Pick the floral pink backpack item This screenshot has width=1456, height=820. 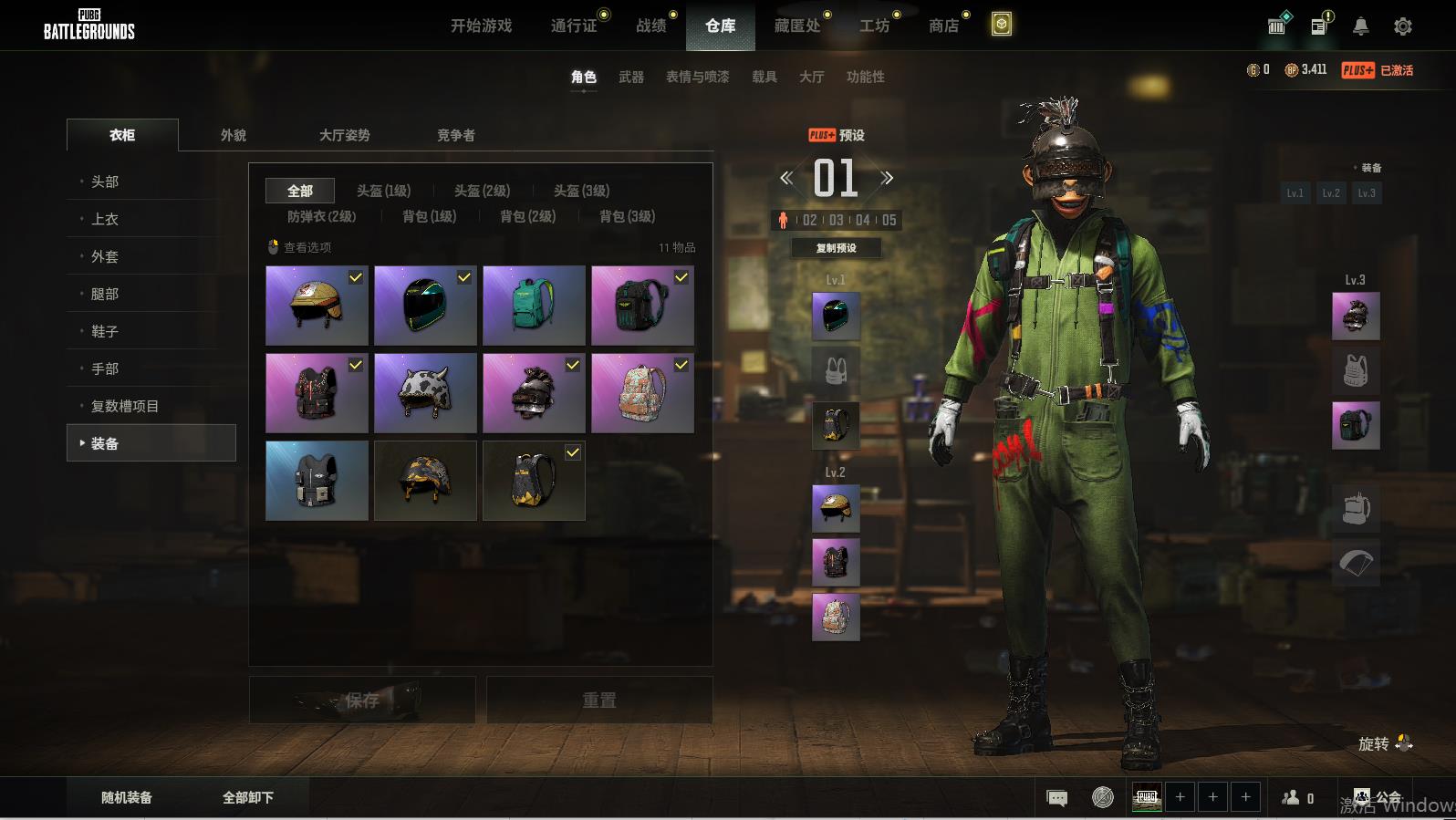click(x=642, y=393)
